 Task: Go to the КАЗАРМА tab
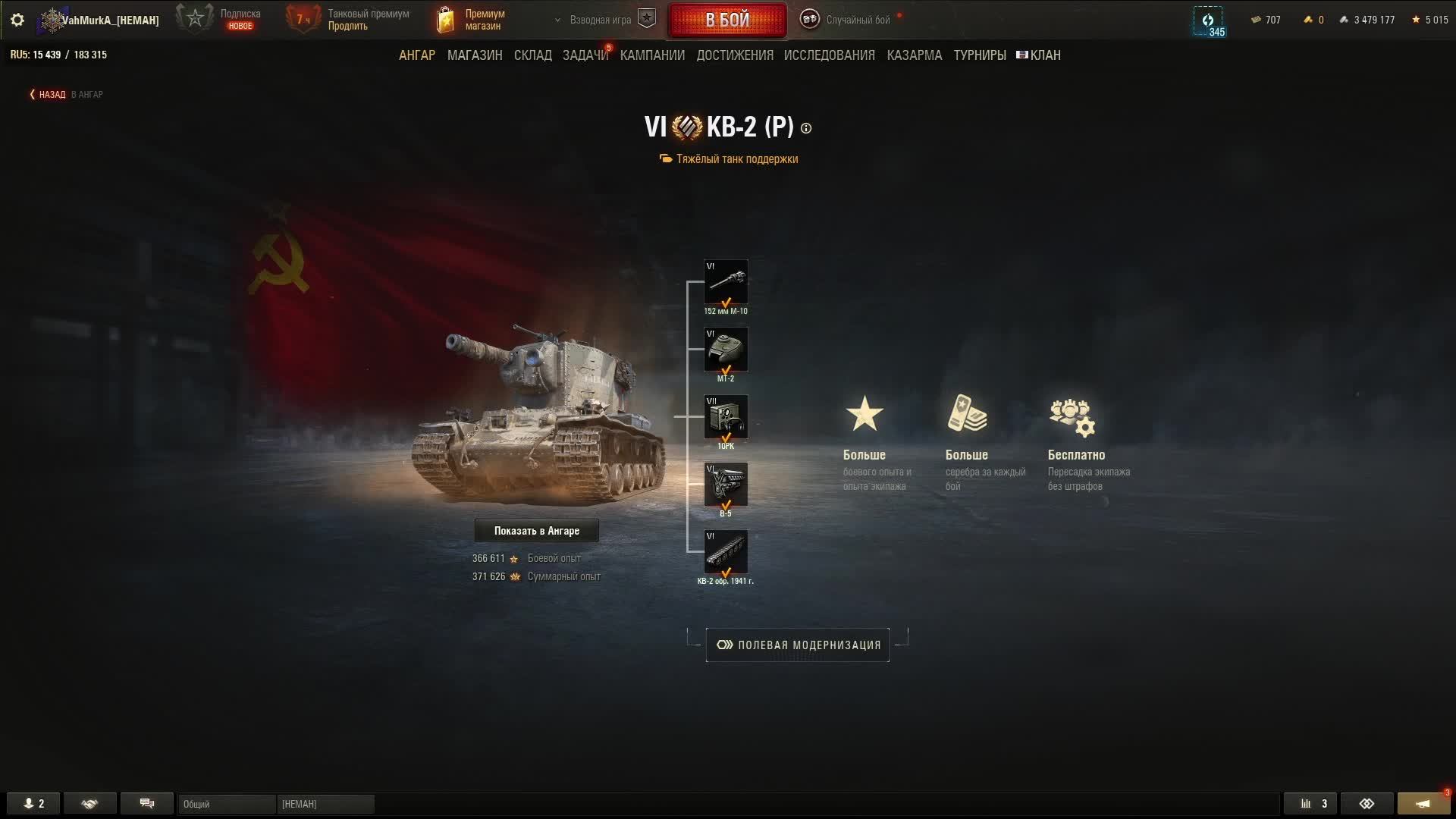point(915,55)
